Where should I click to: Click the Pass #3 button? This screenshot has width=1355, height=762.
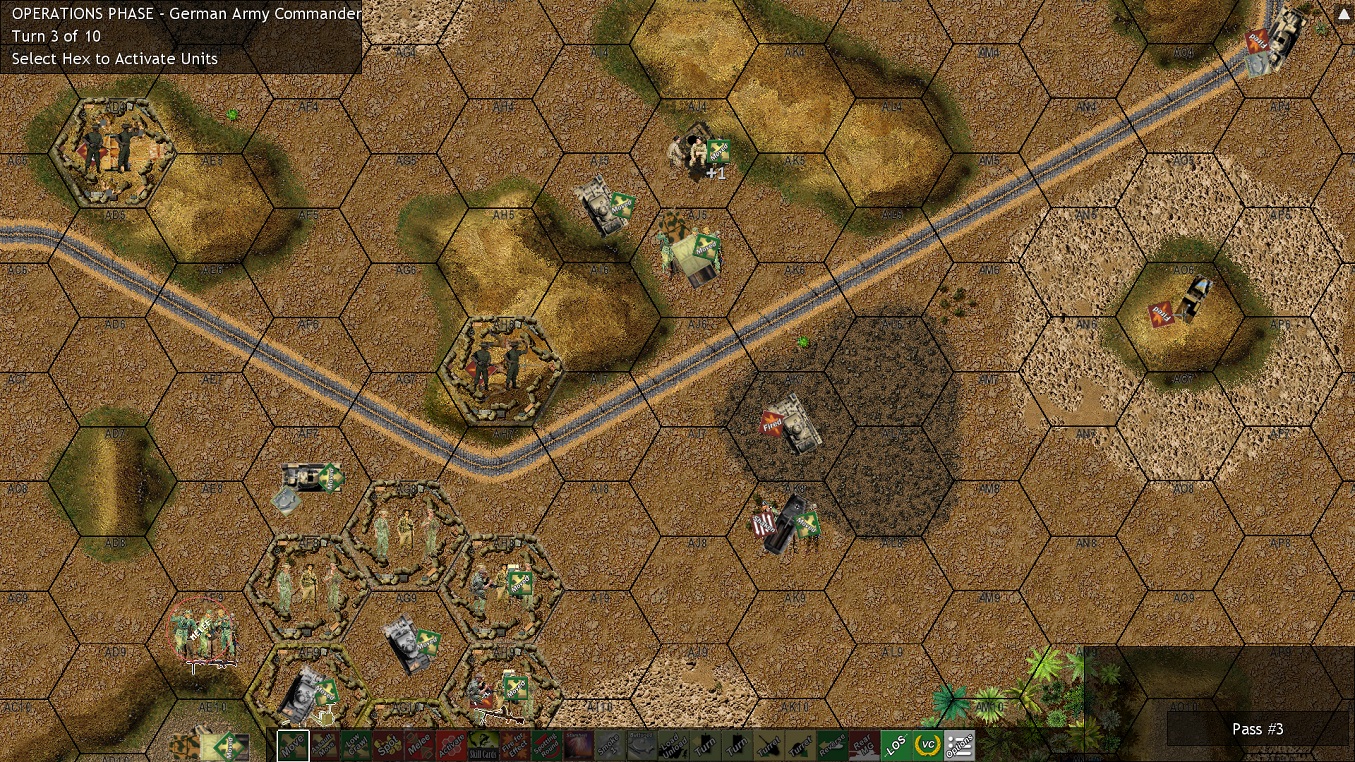click(1258, 729)
